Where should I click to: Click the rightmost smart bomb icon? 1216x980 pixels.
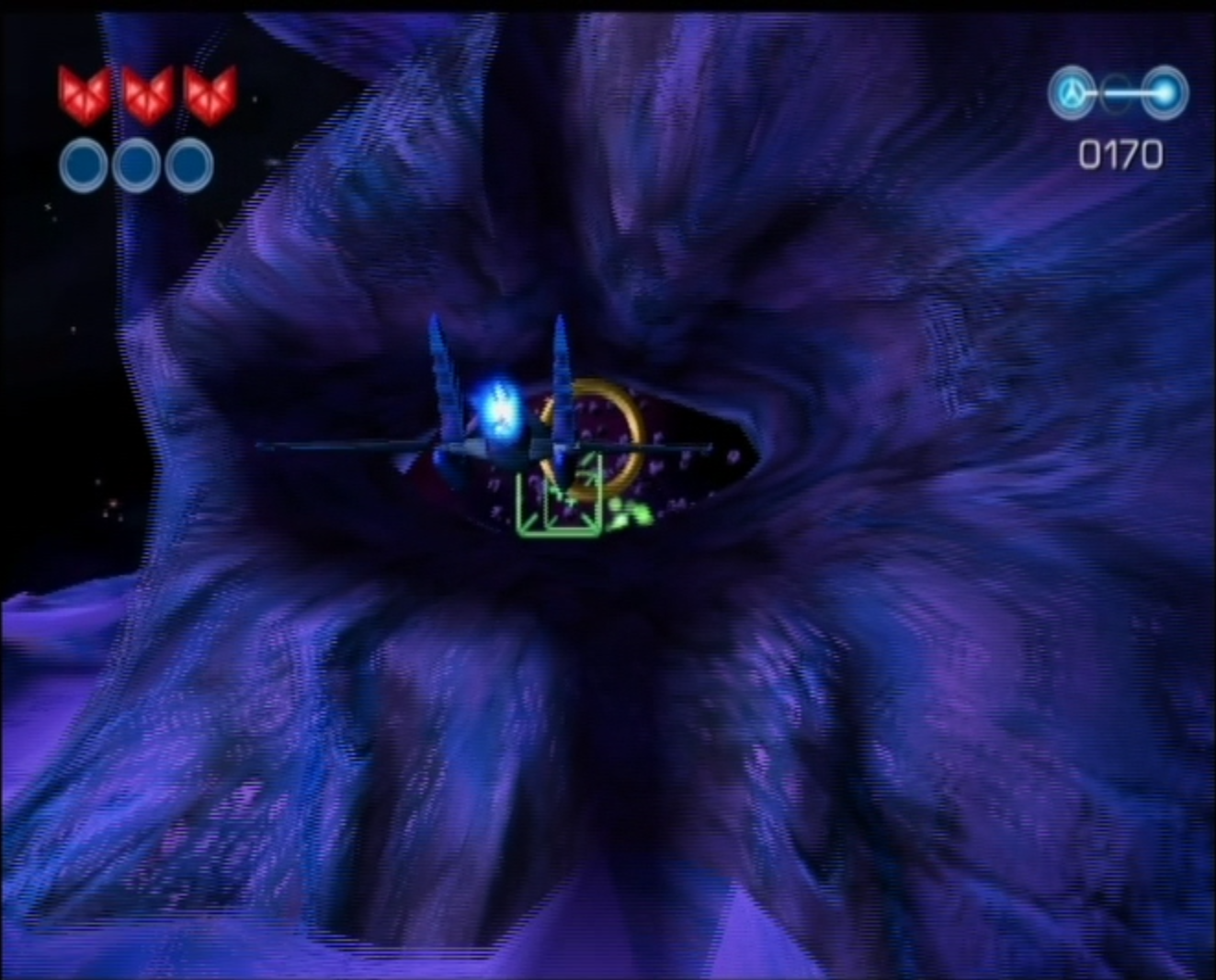coord(188,163)
